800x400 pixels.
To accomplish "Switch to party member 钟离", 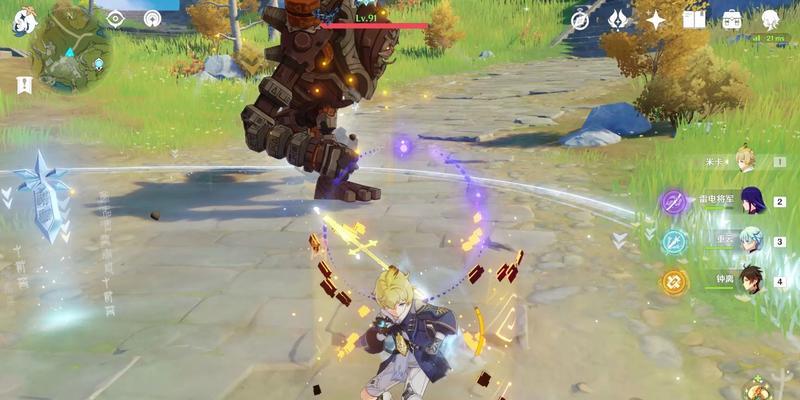I will click(752, 281).
